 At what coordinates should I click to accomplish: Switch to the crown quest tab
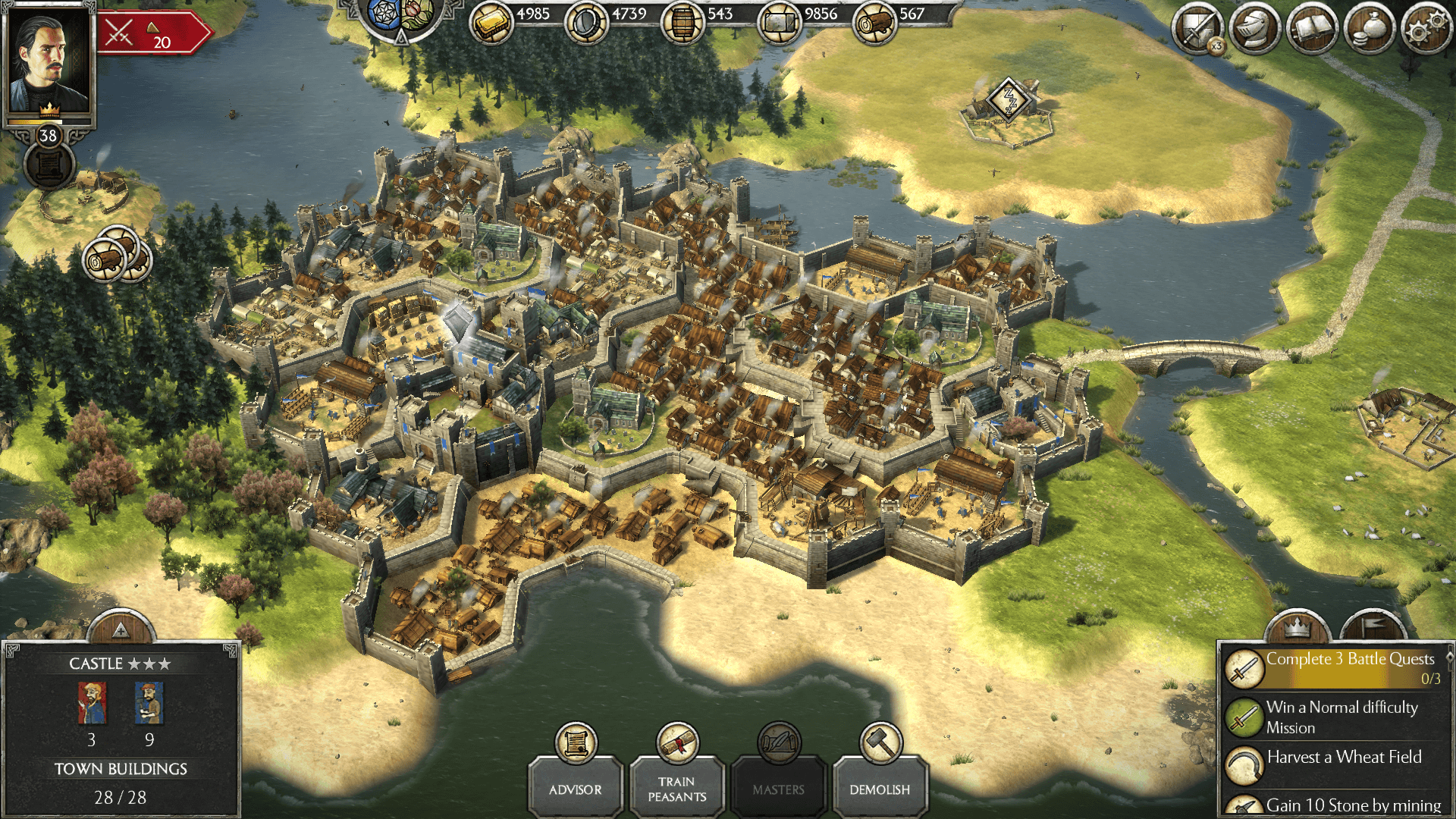coord(1298,628)
